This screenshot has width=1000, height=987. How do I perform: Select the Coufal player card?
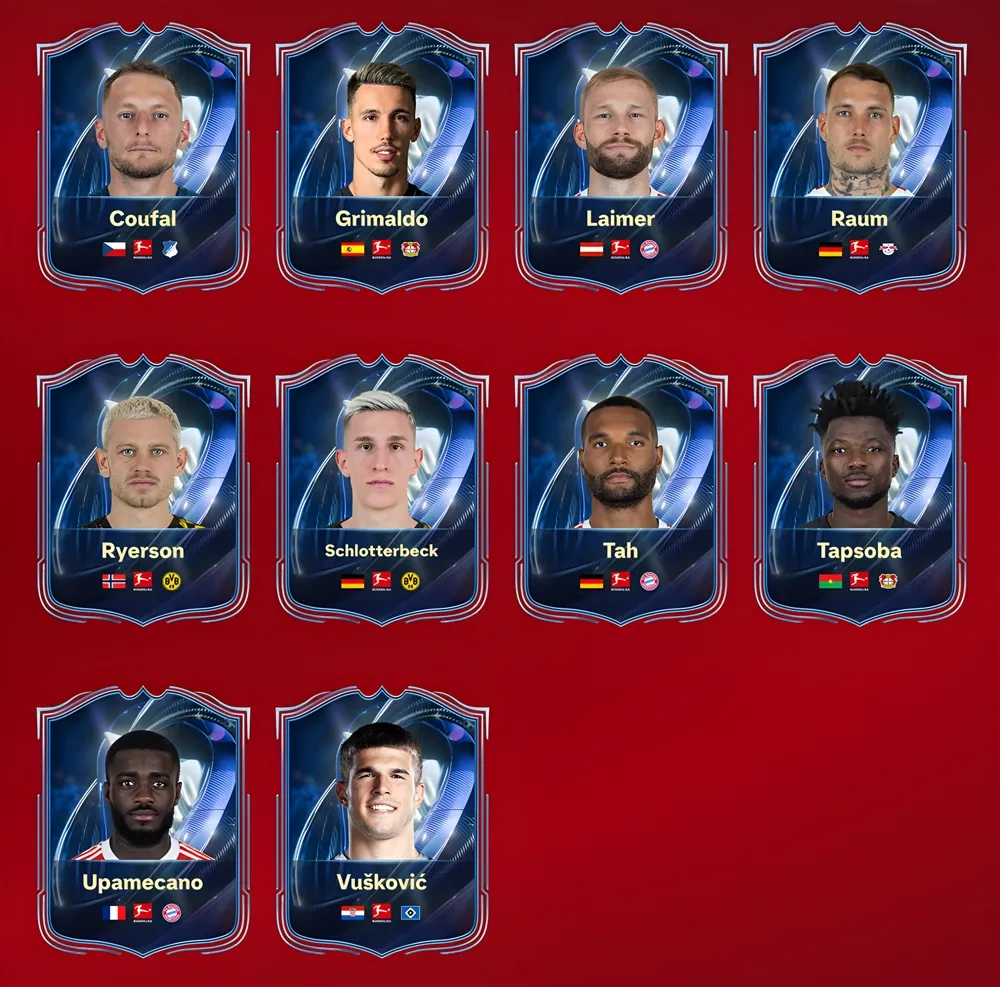tap(143, 158)
